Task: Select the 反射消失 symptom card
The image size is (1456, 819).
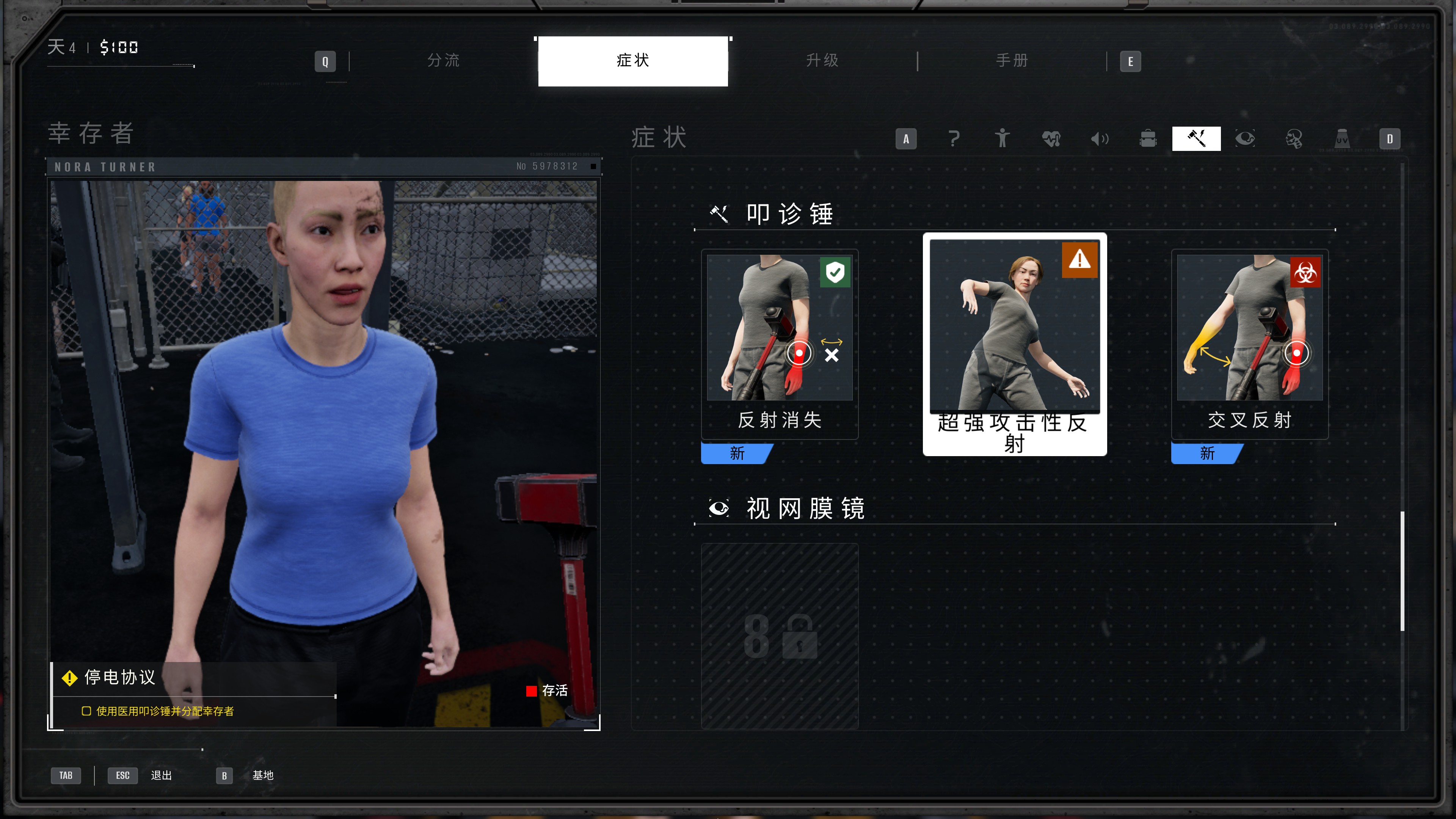Action: pyautogui.click(x=780, y=344)
